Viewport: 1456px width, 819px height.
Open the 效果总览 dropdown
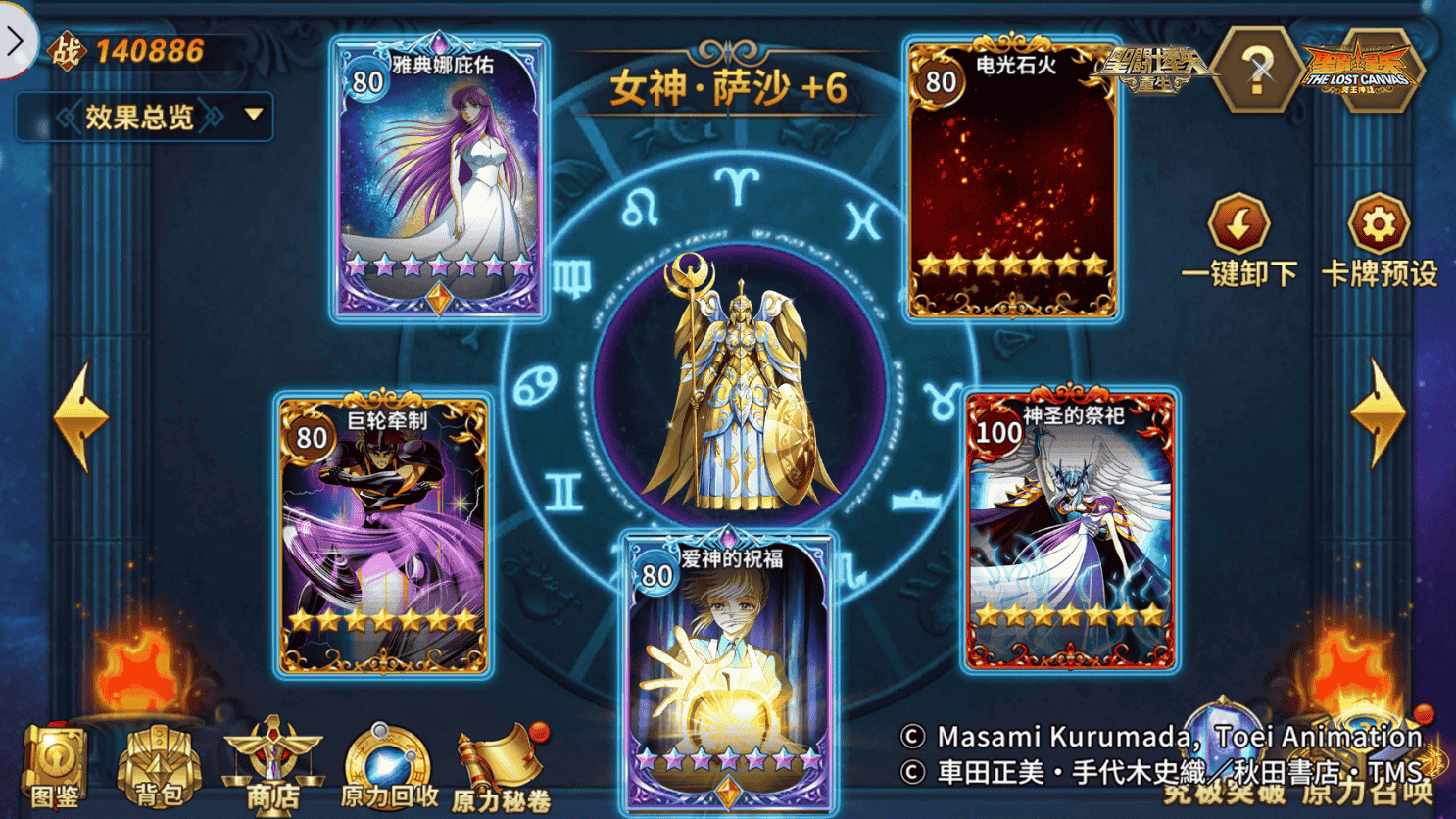tap(140, 115)
